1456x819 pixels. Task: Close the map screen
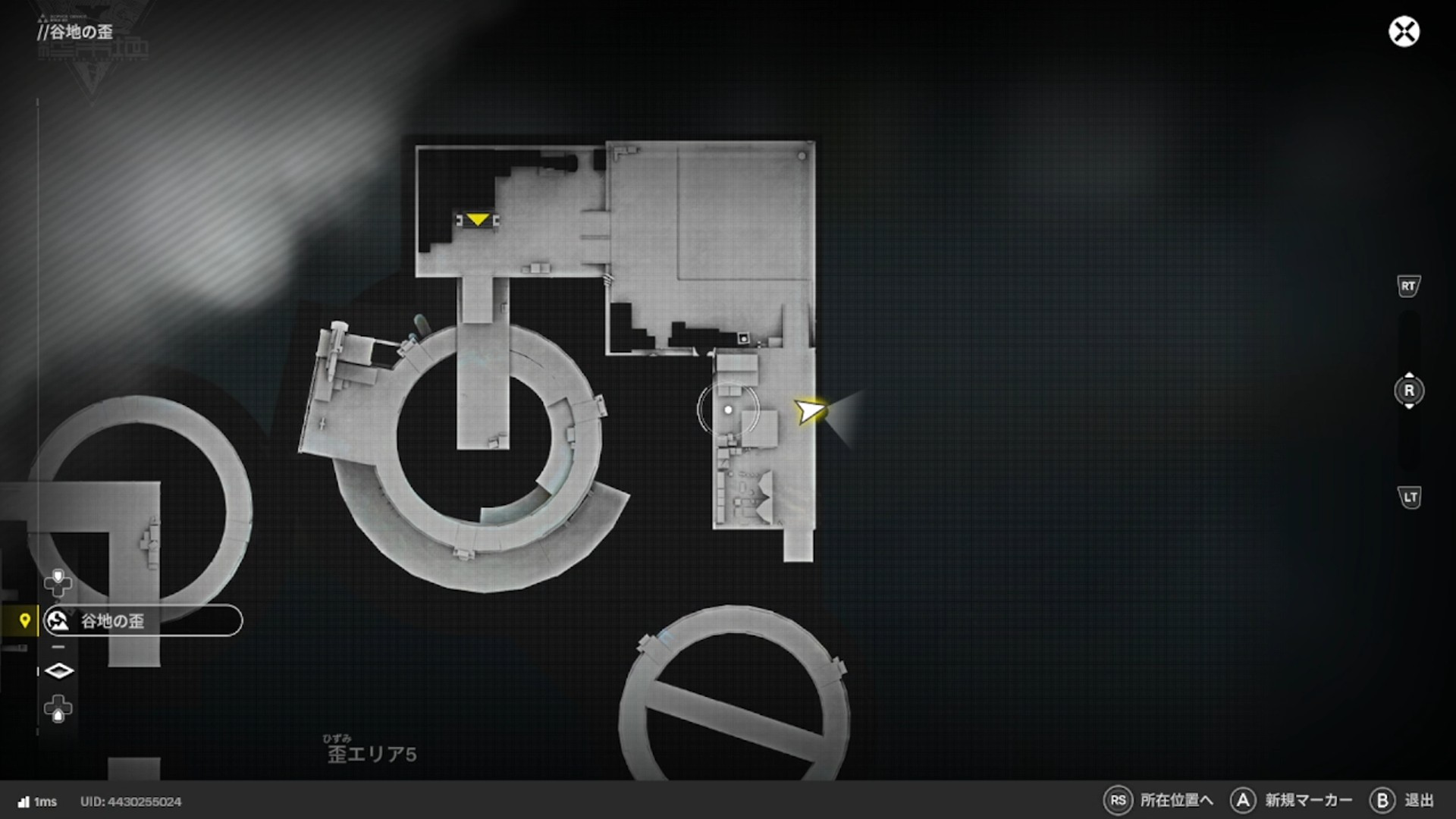pos(1404,32)
